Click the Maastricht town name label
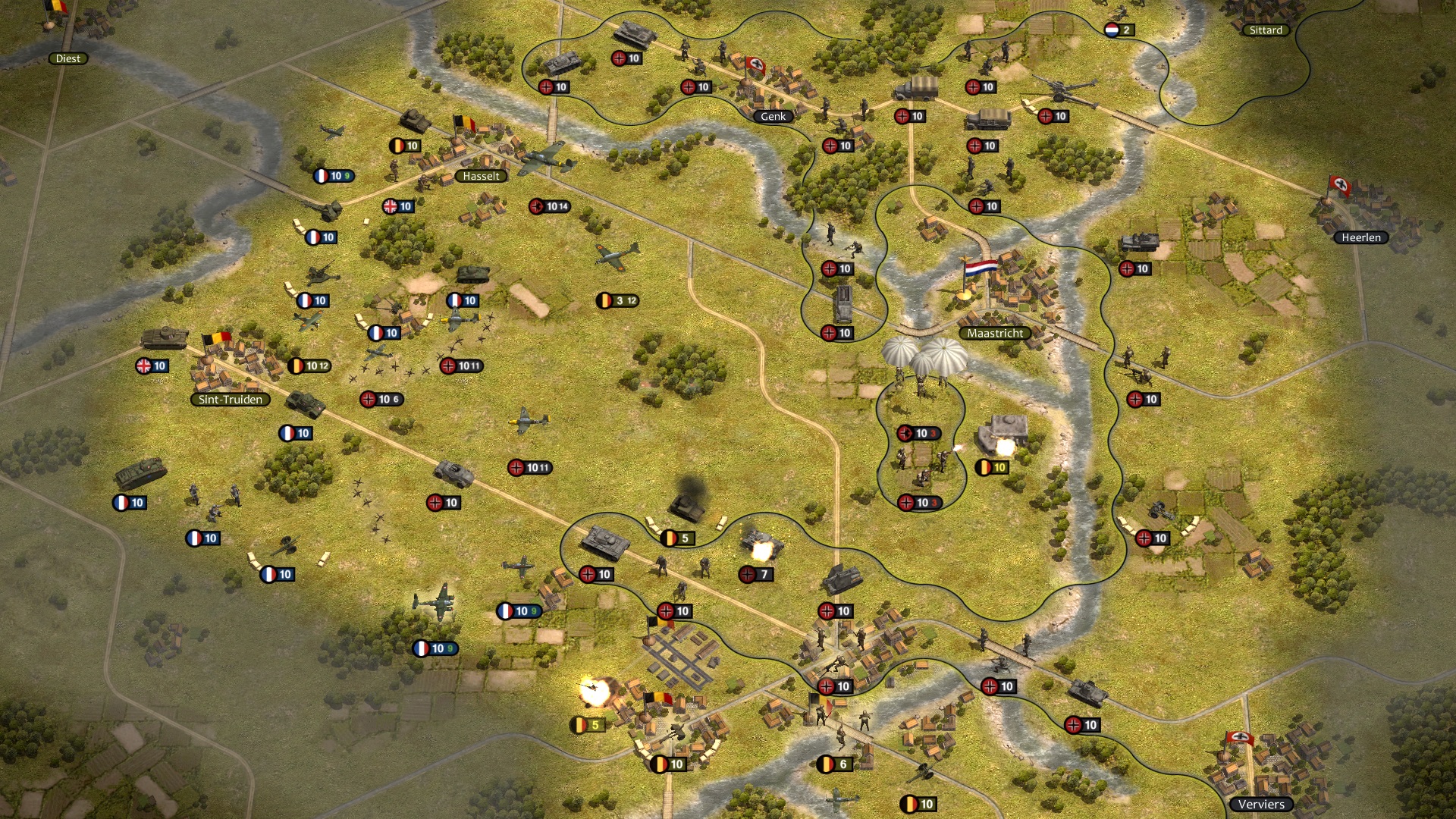The height and width of the screenshot is (819, 1456). [995, 333]
